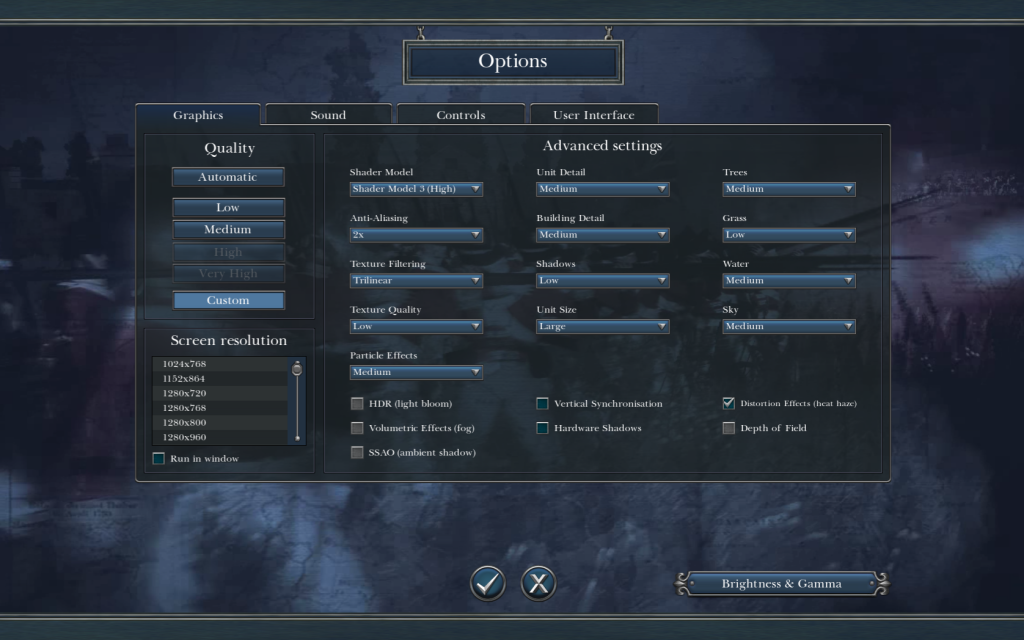This screenshot has width=1024, height=640.
Task: Open the Unit Size dropdown
Action: [603, 326]
